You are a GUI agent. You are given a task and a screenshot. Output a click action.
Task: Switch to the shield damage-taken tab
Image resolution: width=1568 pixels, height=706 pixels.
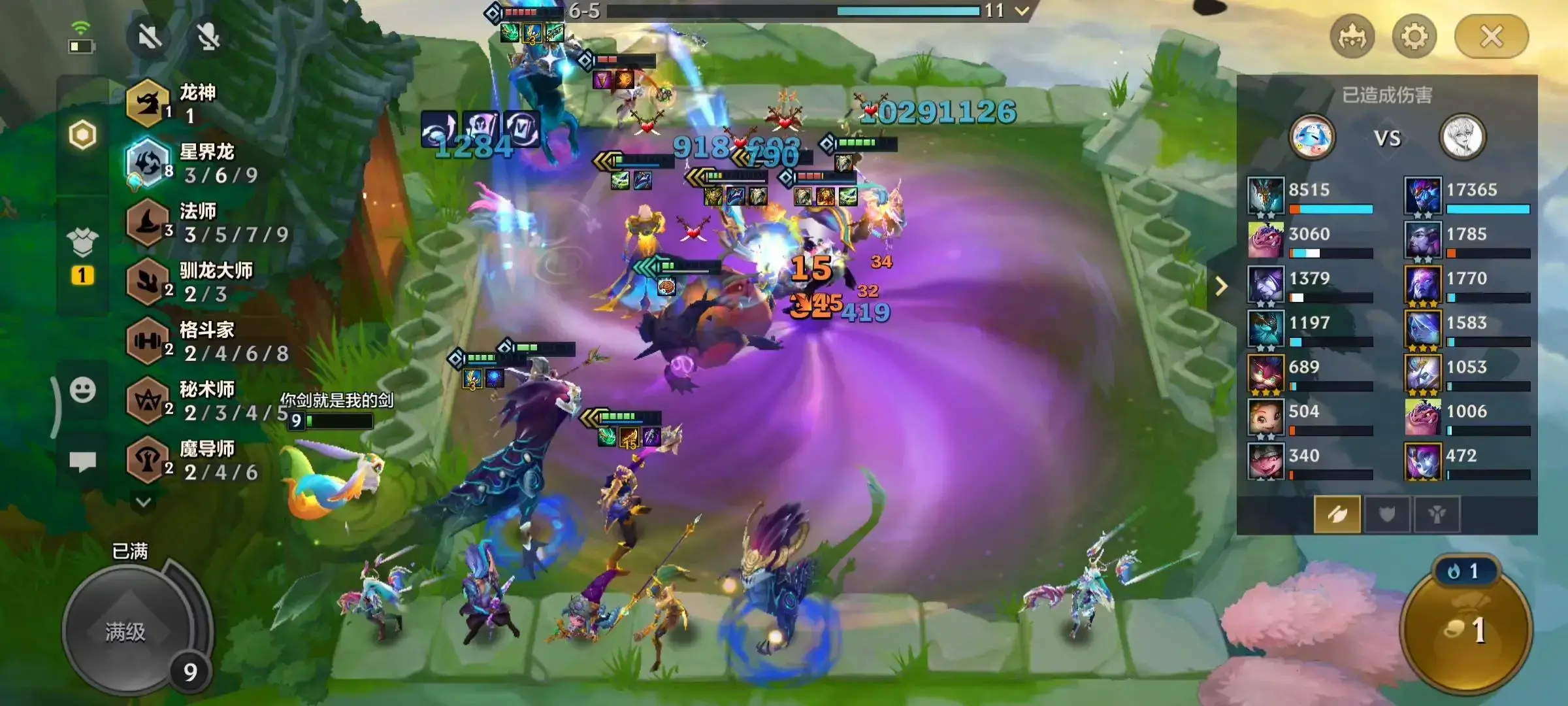[1387, 514]
